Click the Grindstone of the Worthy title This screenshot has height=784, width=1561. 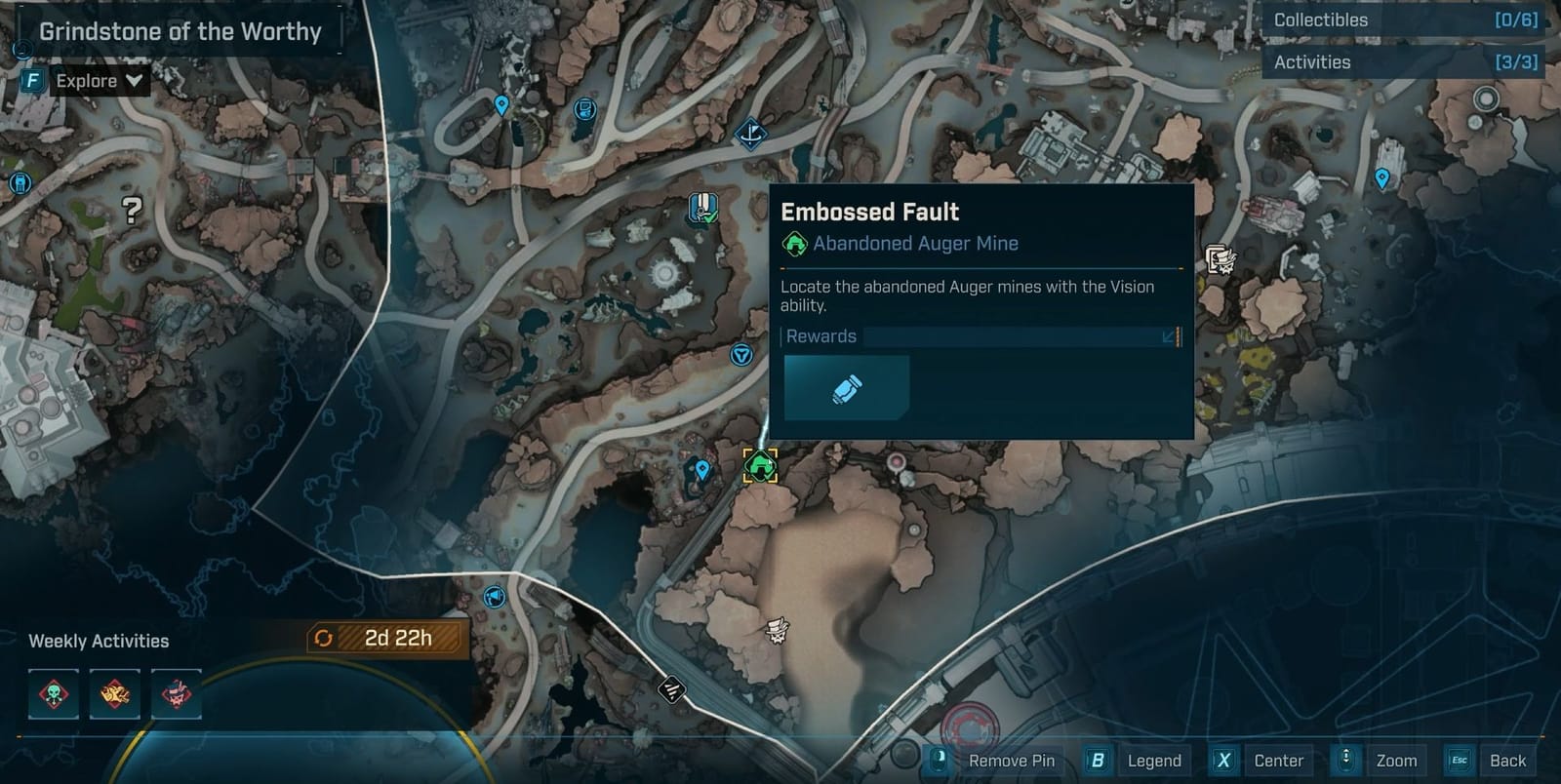(x=180, y=30)
